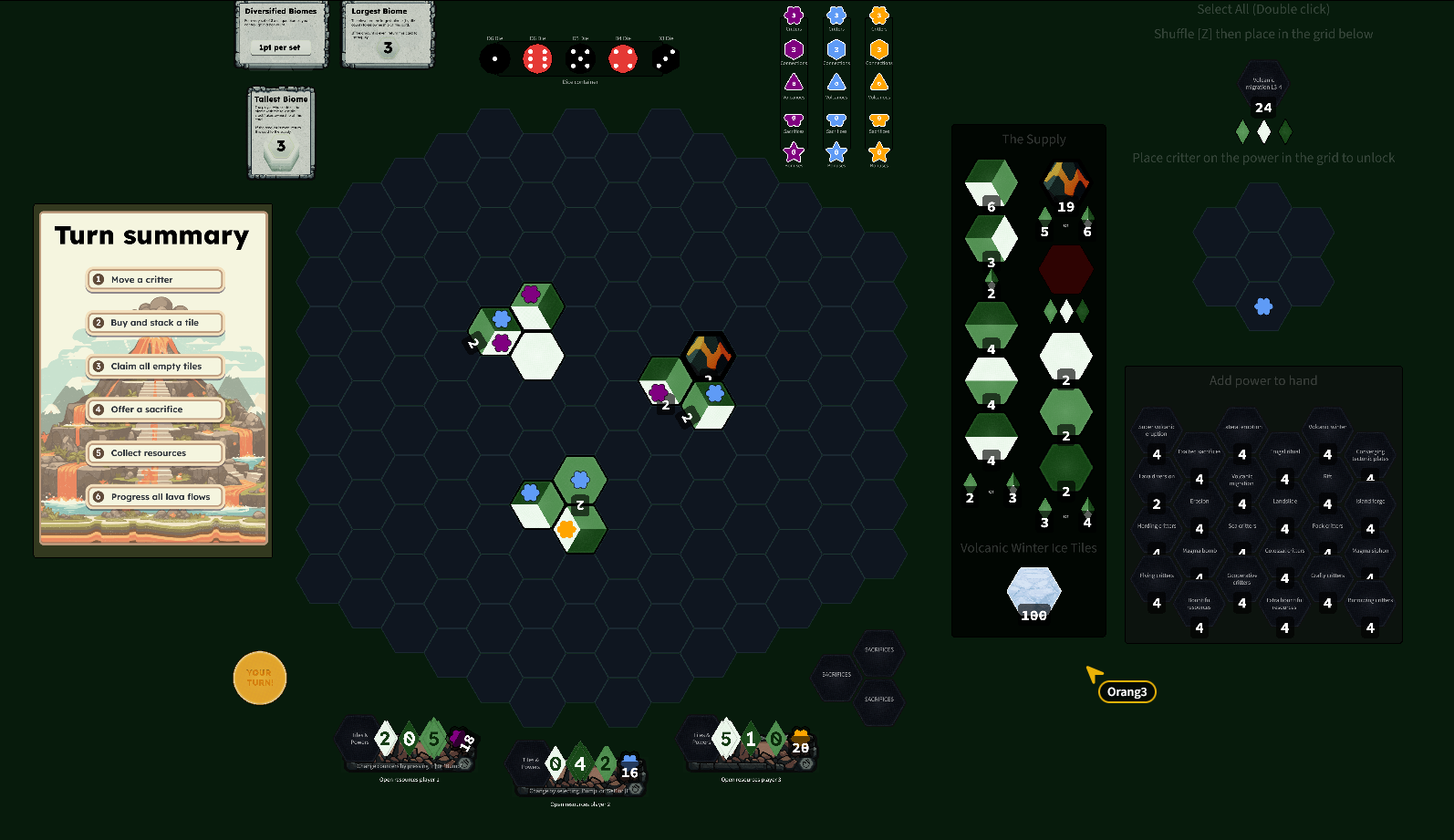The width and height of the screenshot is (1454, 840).
Task: Click the Move a critter step in Turn summary
Action: (x=155, y=280)
